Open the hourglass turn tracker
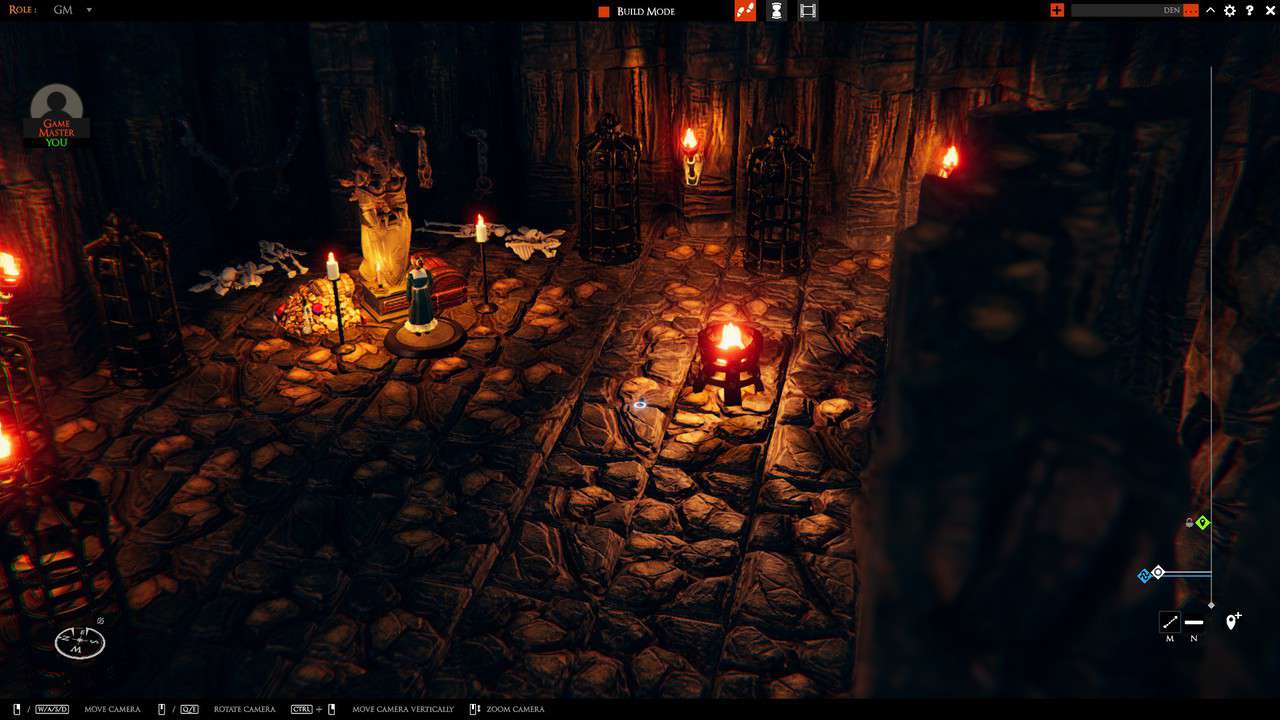1280x720 pixels. [776, 10]
